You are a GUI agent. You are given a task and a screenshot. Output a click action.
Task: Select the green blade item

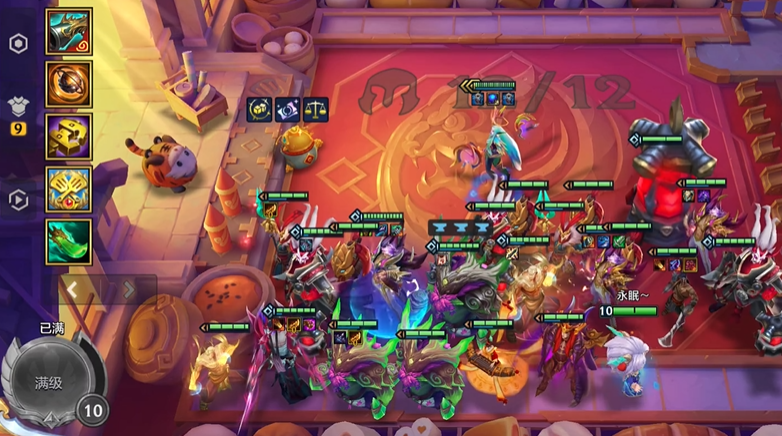(x=69, y=241)
